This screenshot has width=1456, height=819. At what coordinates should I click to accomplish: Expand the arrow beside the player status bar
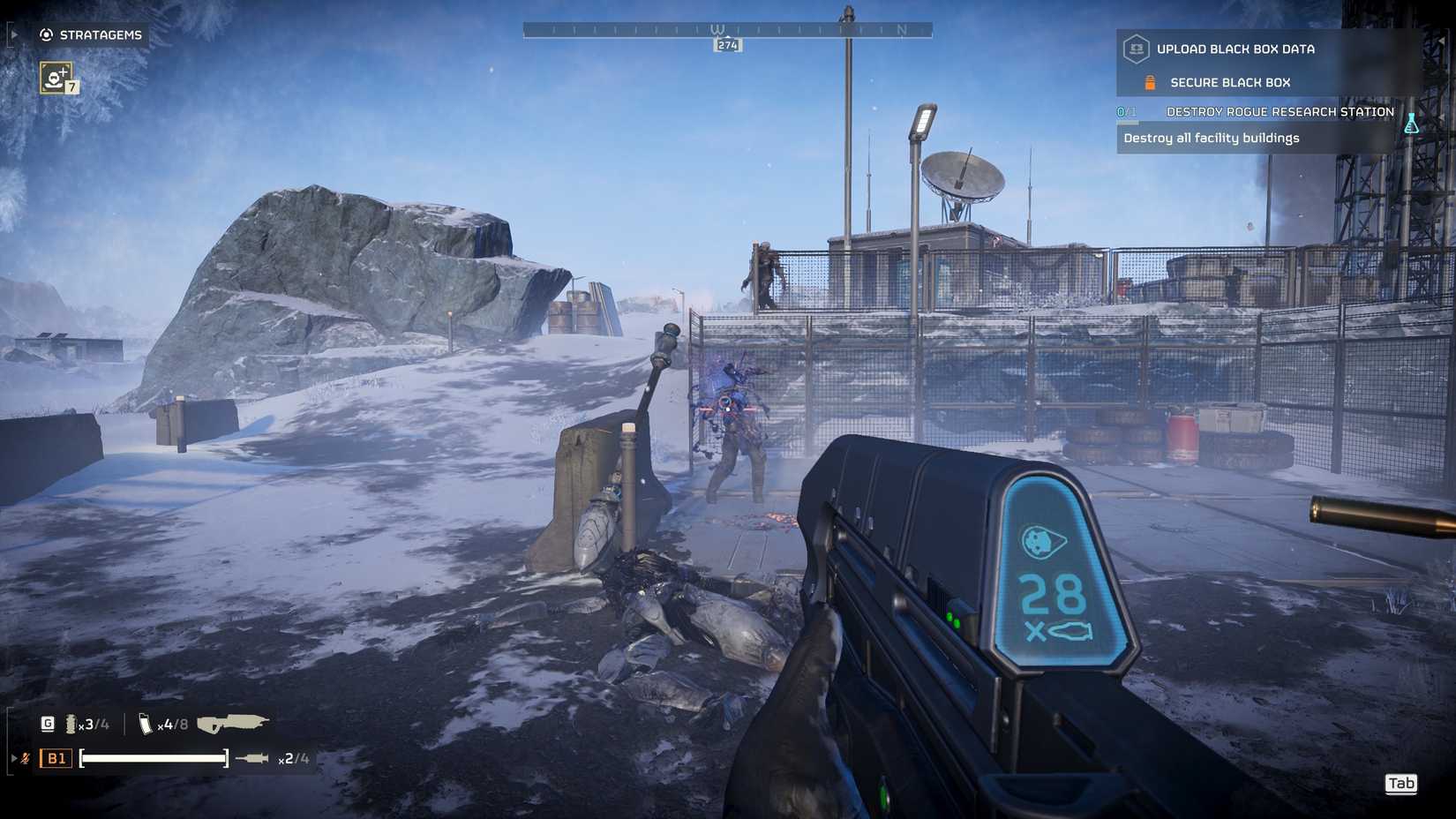tap(14, 758)
